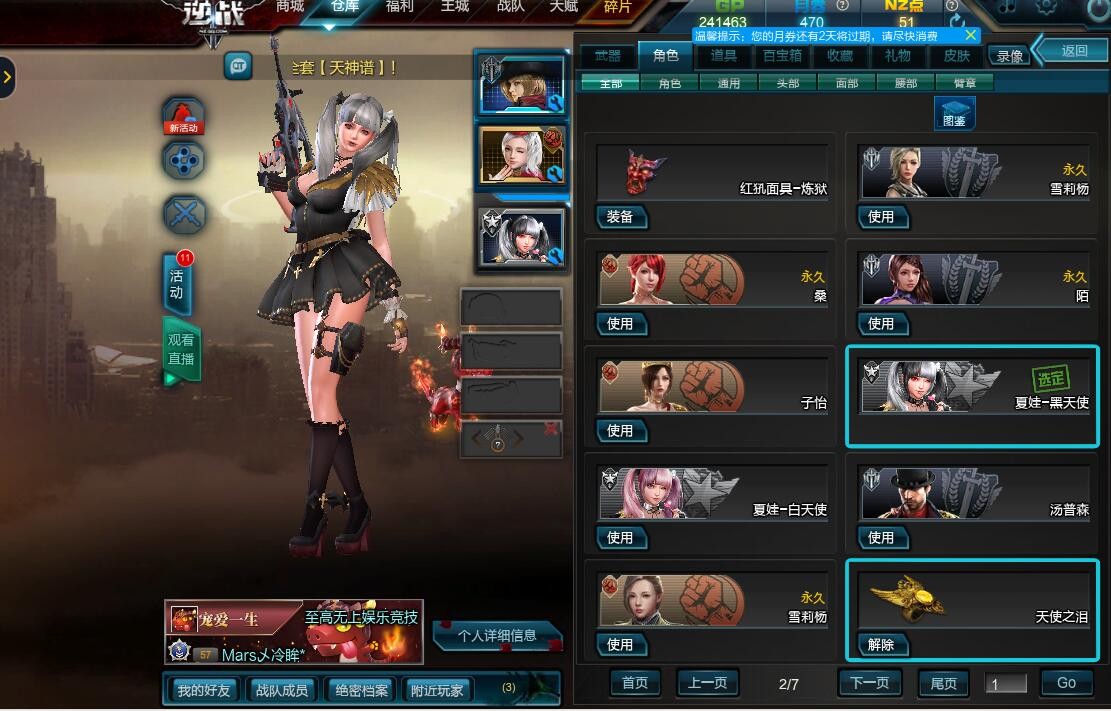Viewport: 1111px width, 711px height.
Task: Select the 皮肤 skins tab
Action: pos(957,56)
